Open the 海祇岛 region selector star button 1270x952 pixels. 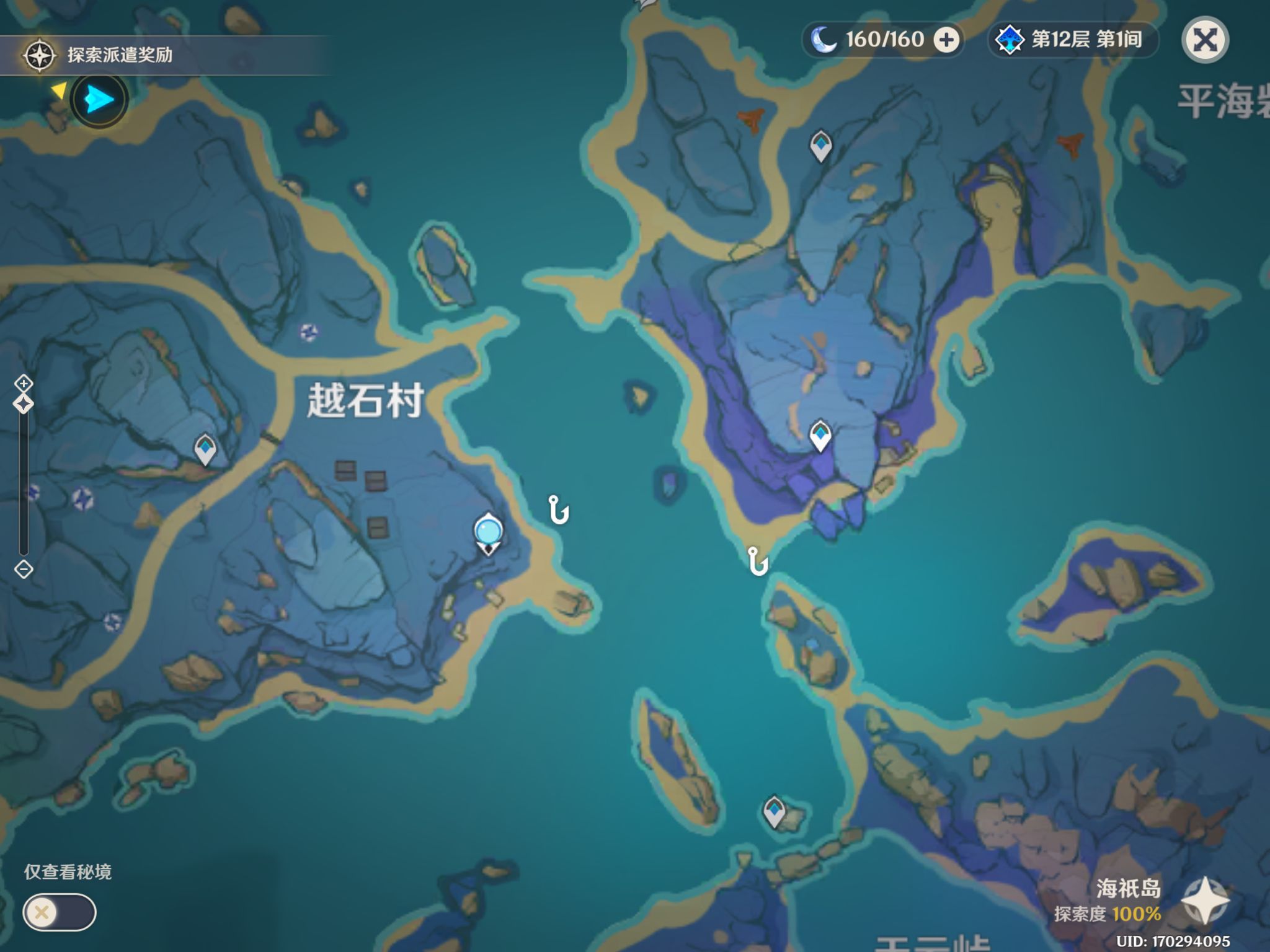1204,901
